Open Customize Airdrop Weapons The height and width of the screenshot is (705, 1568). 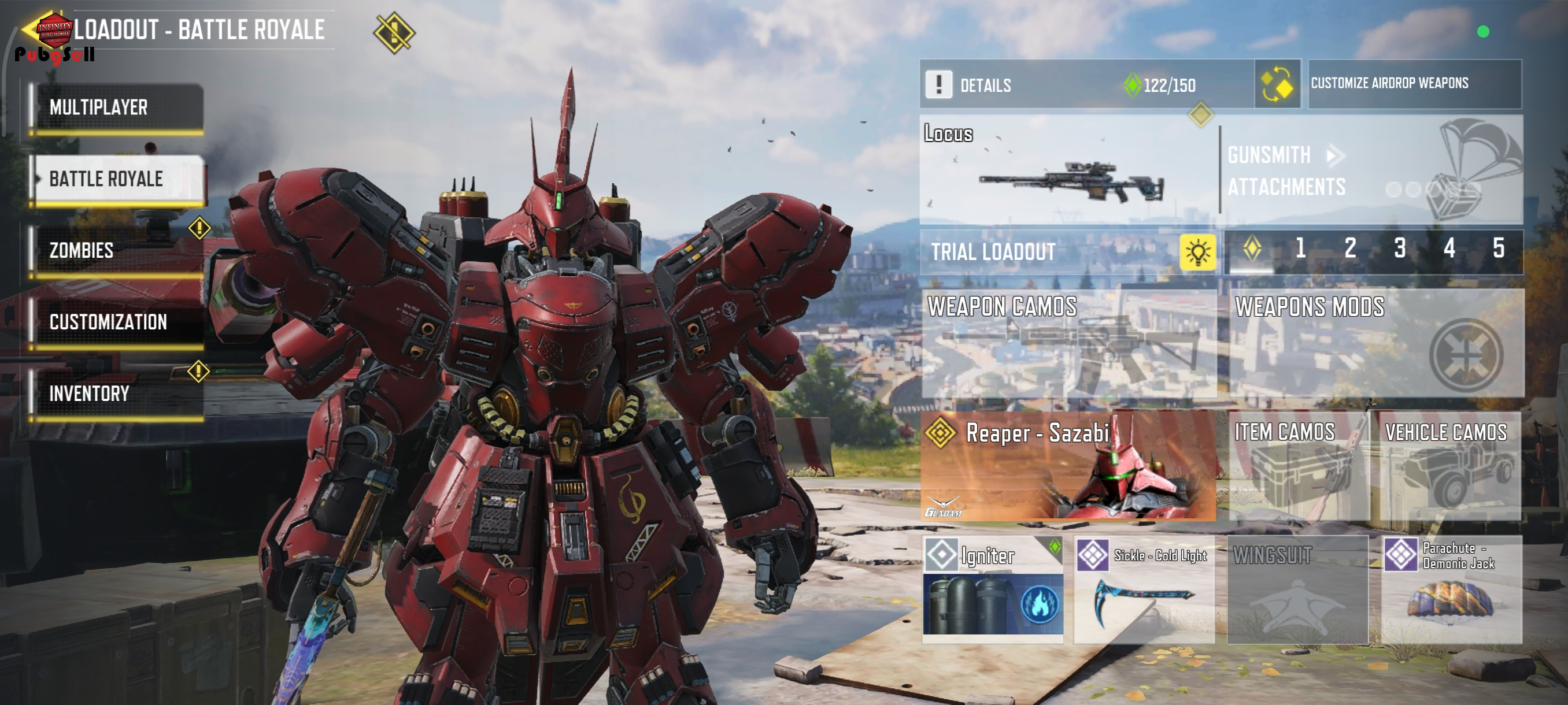pyautogui.click(x=1414, y=83)
